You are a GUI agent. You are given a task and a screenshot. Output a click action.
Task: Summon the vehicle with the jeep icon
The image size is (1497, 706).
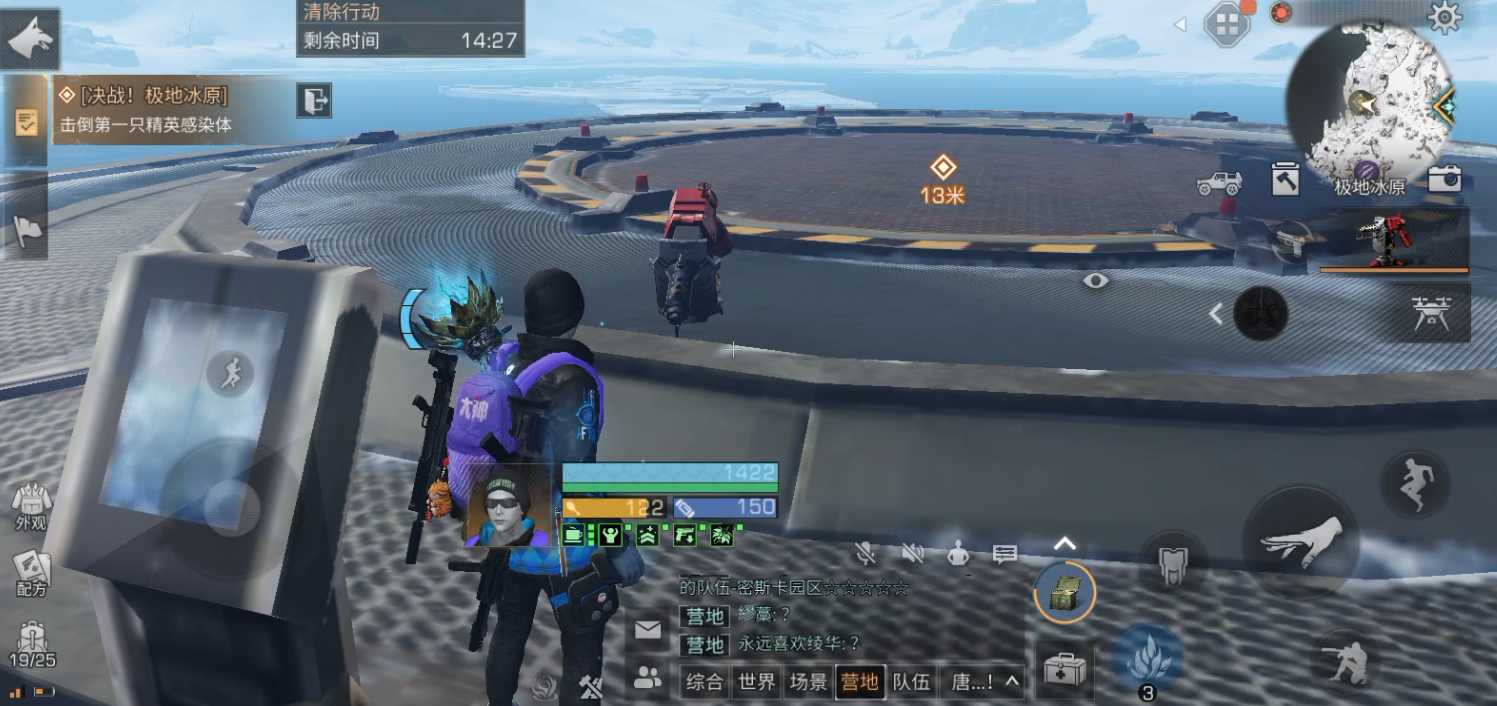tap(1219, 183)
